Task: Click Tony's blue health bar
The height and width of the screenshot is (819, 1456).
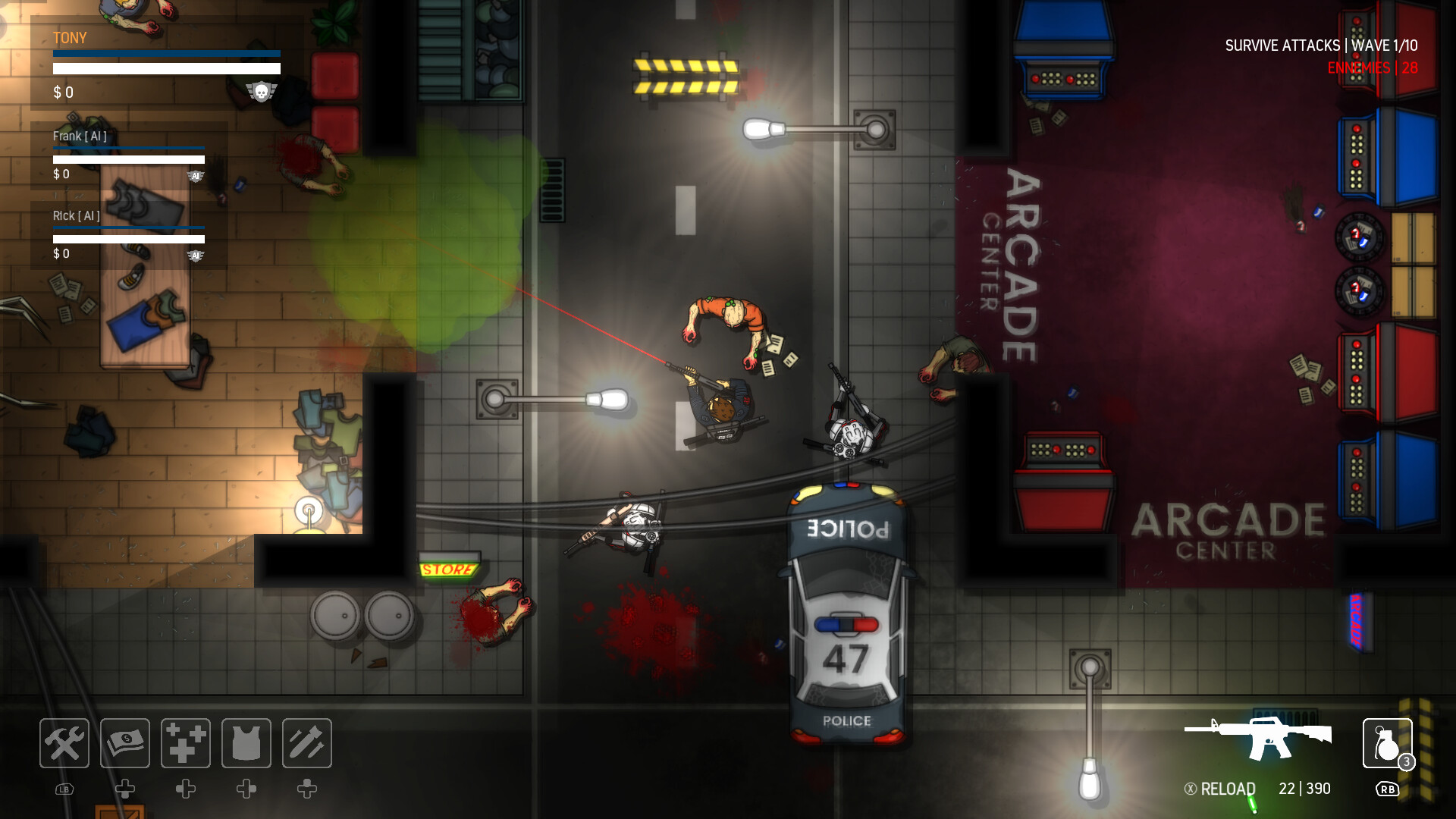Action: coord(165,53)
